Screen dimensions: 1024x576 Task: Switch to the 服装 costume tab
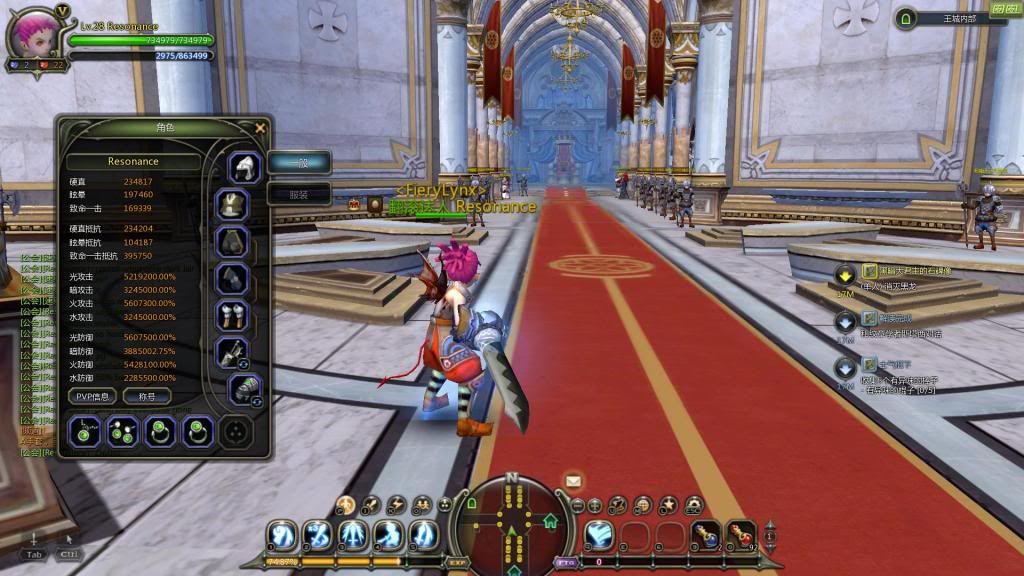(x=298, y=194)
